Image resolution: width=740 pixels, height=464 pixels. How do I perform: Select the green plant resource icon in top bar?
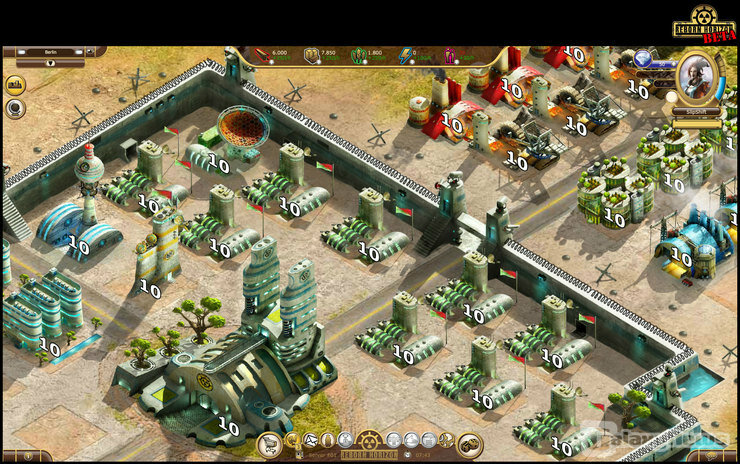click(358, 56)
